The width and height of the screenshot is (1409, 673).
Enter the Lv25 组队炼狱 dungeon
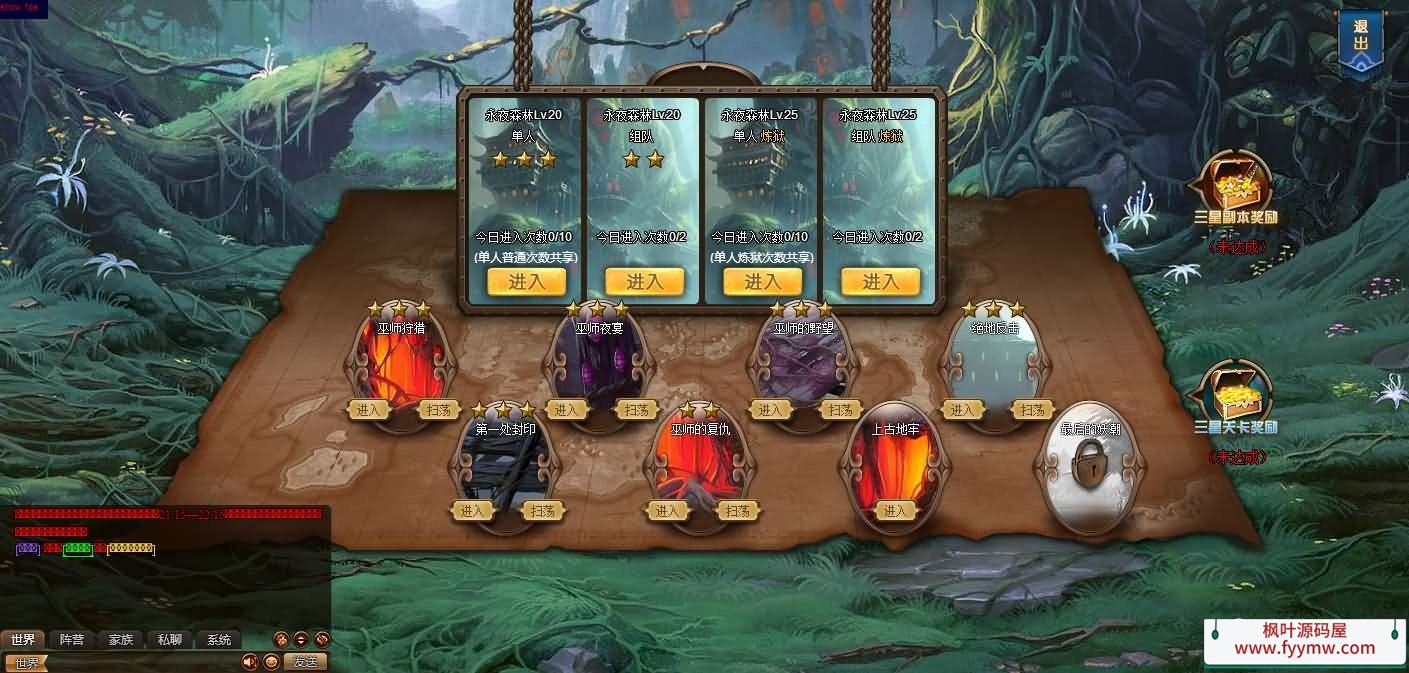click(x=879, y=282)
